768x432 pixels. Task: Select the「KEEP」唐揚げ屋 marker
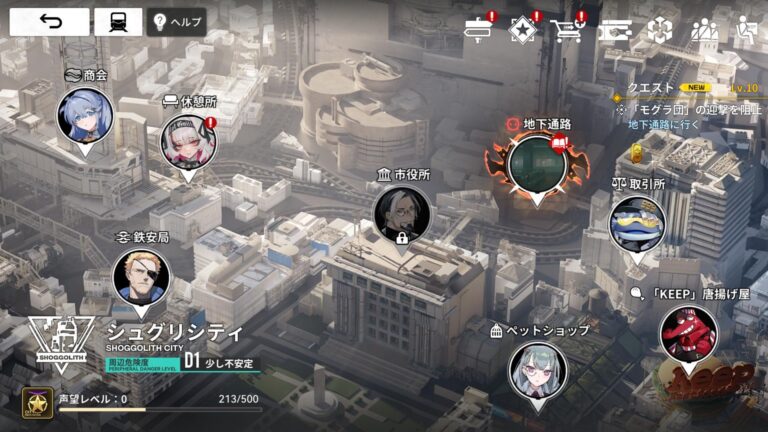point(688,333)
